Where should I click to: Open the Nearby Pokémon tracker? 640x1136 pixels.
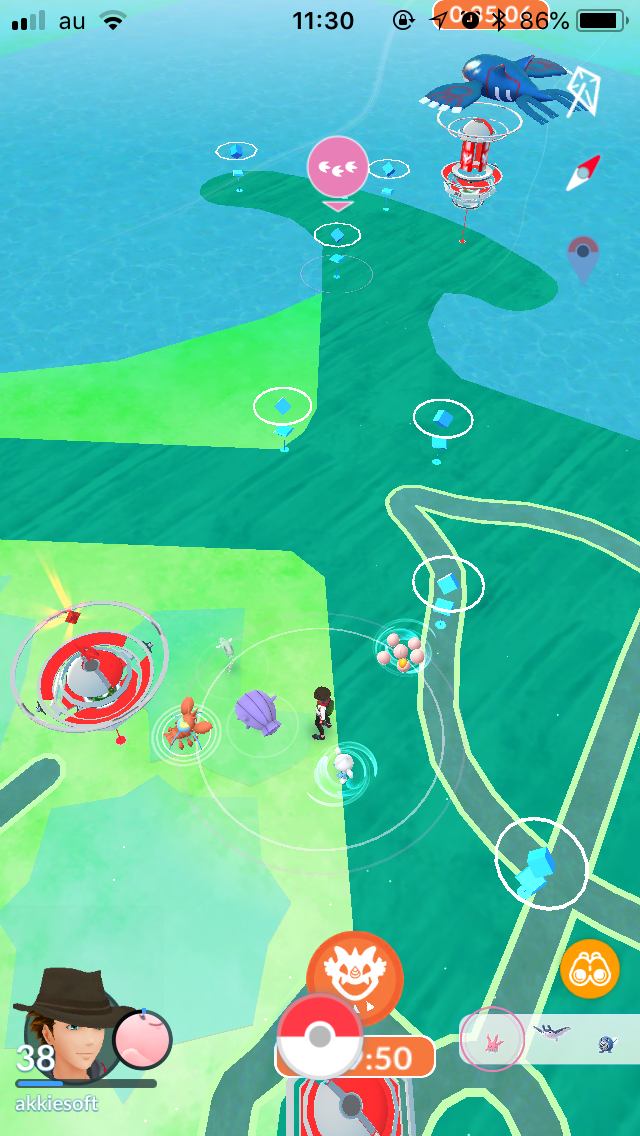pyautogui.click(x=549, y=1038)
